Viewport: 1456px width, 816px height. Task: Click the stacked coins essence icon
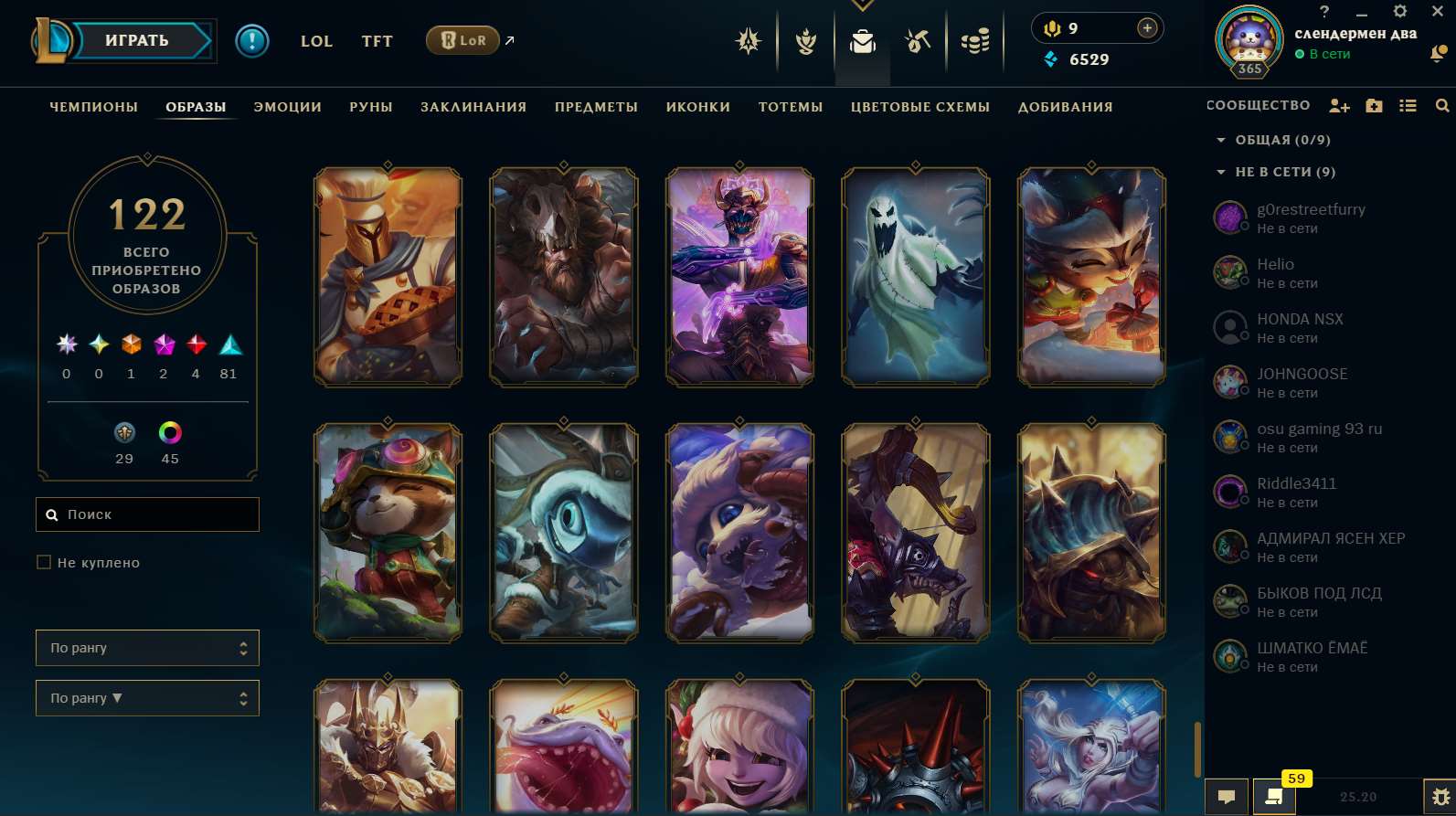coord(974,41)
